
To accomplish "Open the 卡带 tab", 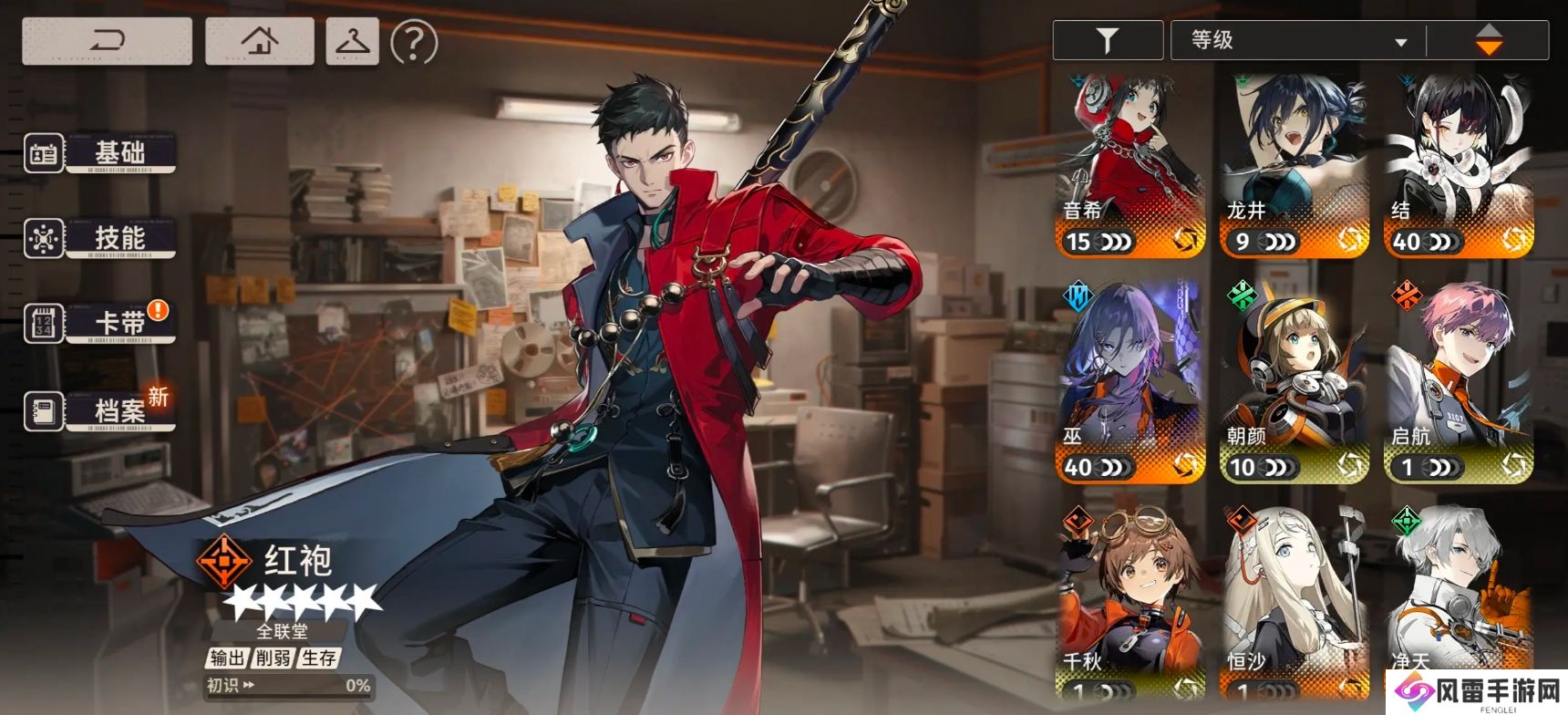I will pyautogui.click(x=100, y=323).
